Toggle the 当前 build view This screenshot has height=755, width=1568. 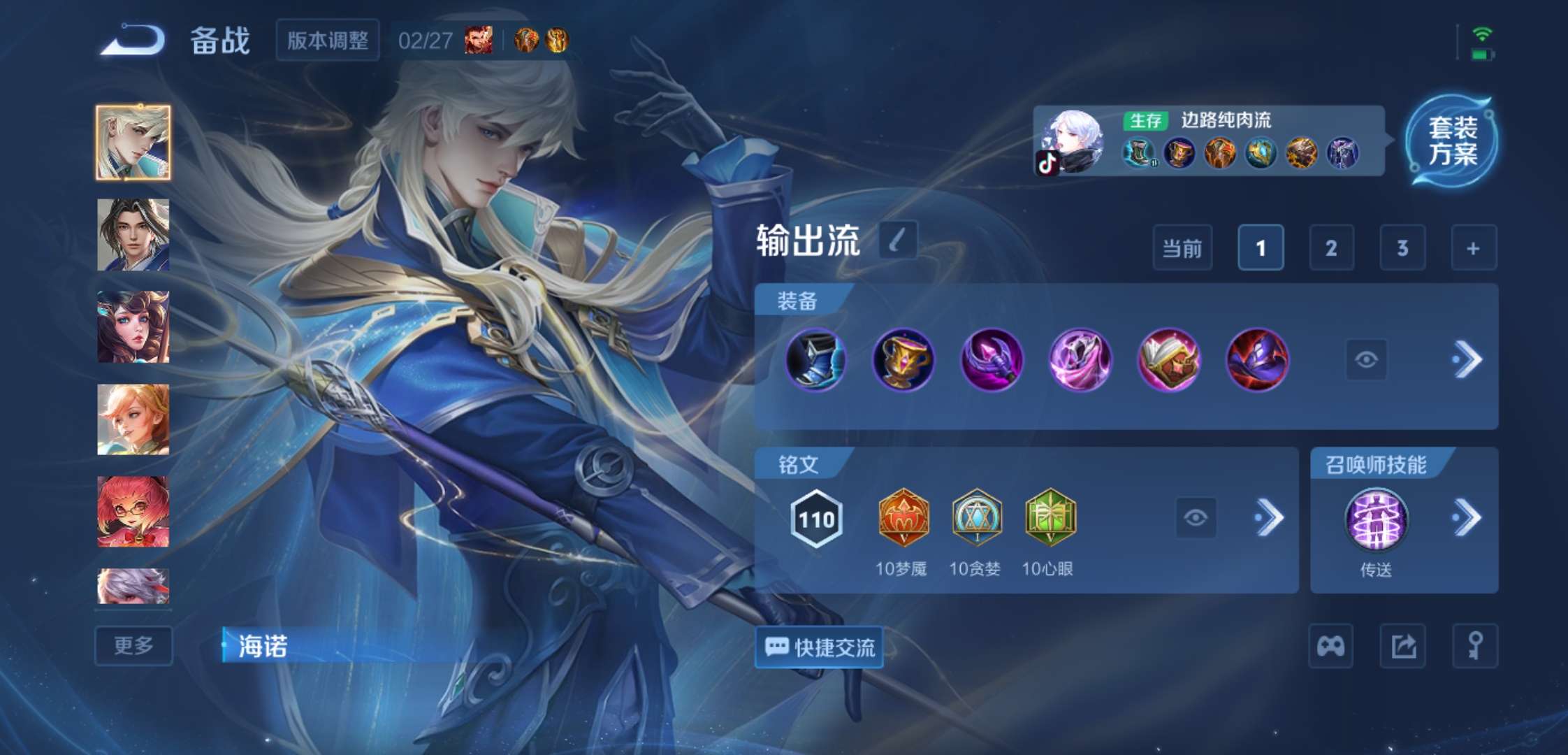[x=1182, y=248]
